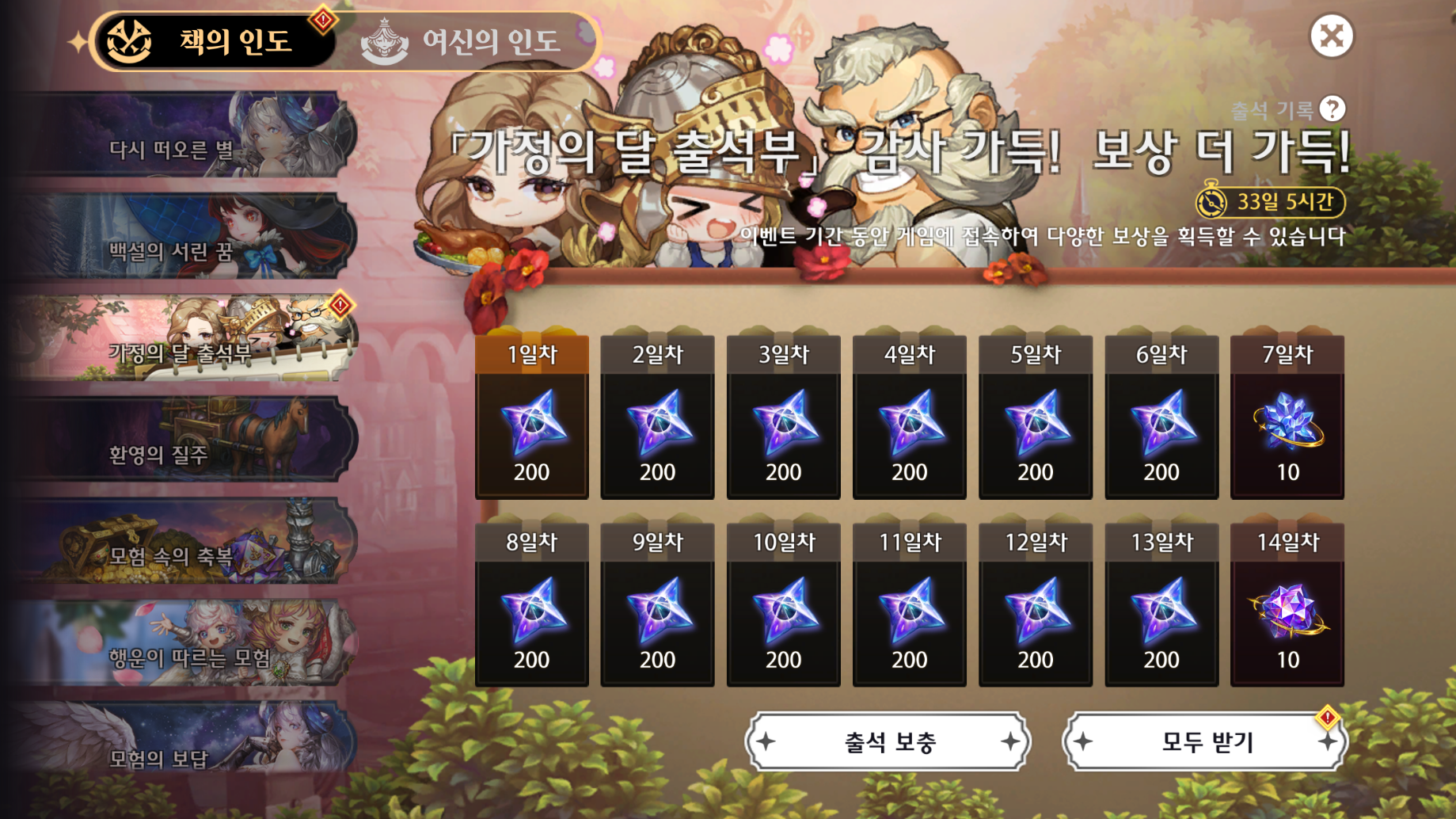Claim all rewards with 모두 받기
This screenshot has width=1456, height=819.
click(1205, 742)
